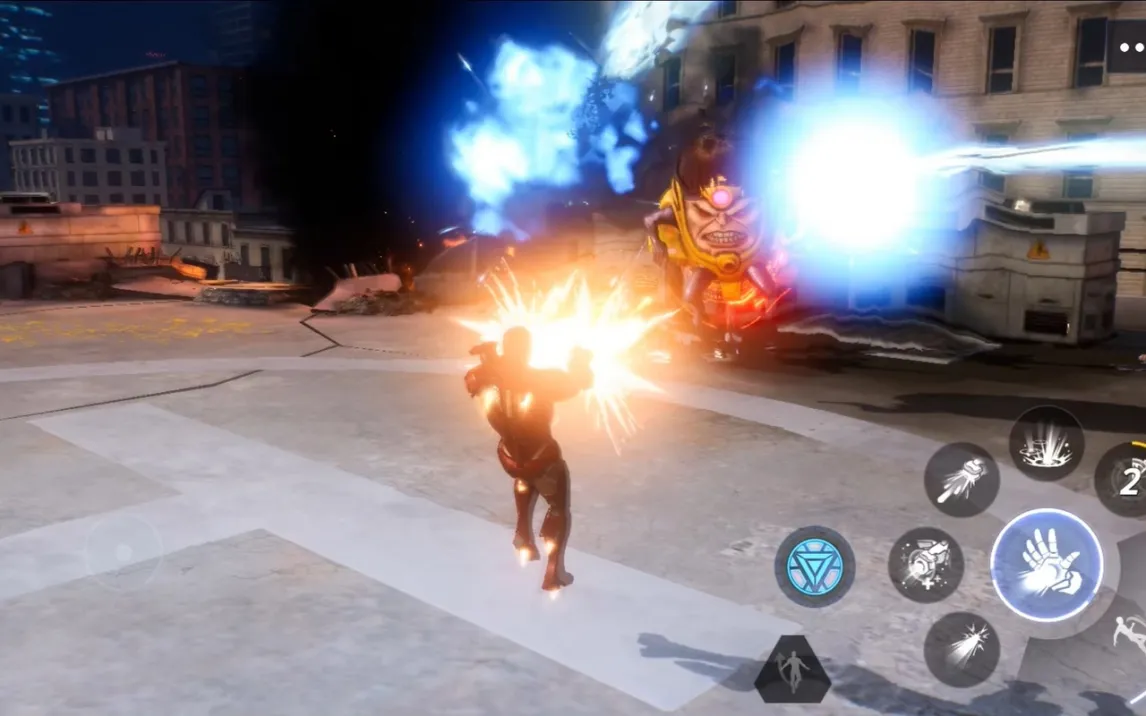The height and width of the screenshot is (716, 1146).
Task: Activate the sparkling gauntlet charge skill
Action: (926, 564)
